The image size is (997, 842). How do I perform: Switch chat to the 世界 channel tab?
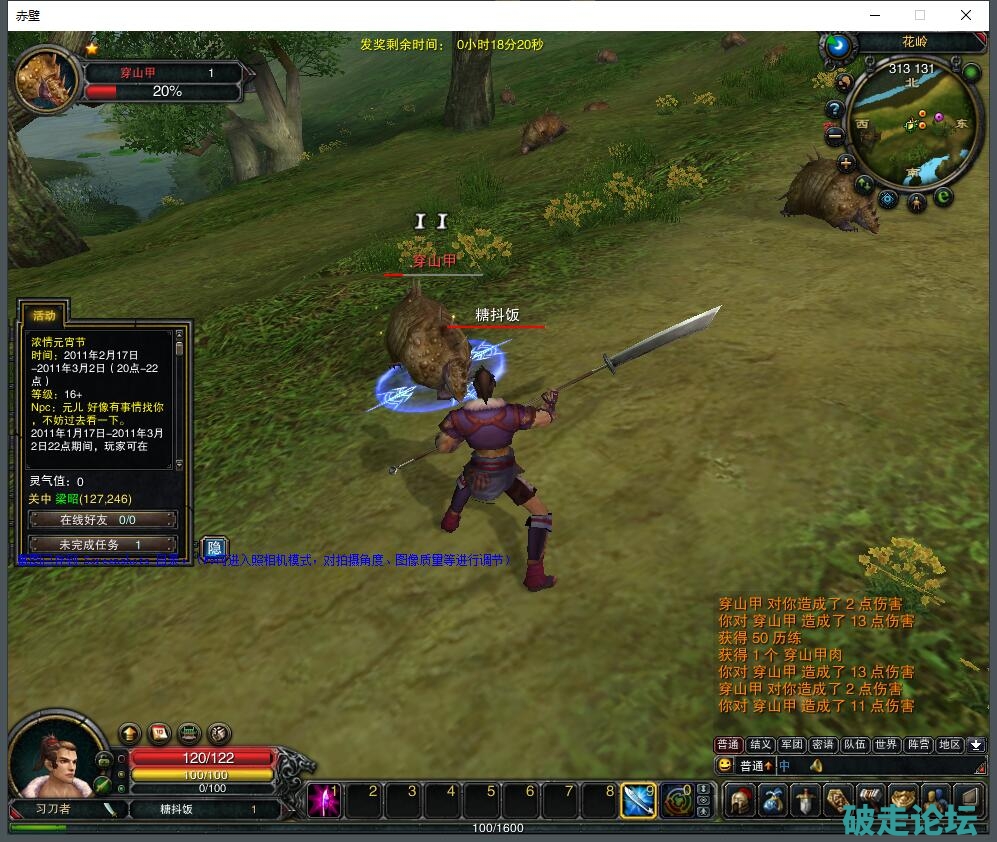click(x=886, y=745)
